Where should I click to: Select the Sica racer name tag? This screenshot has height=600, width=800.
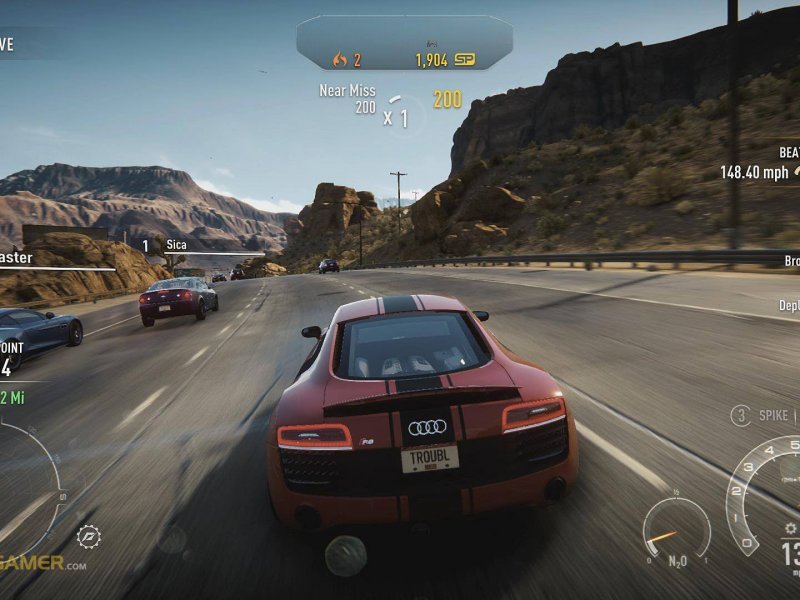pos(176,245)
